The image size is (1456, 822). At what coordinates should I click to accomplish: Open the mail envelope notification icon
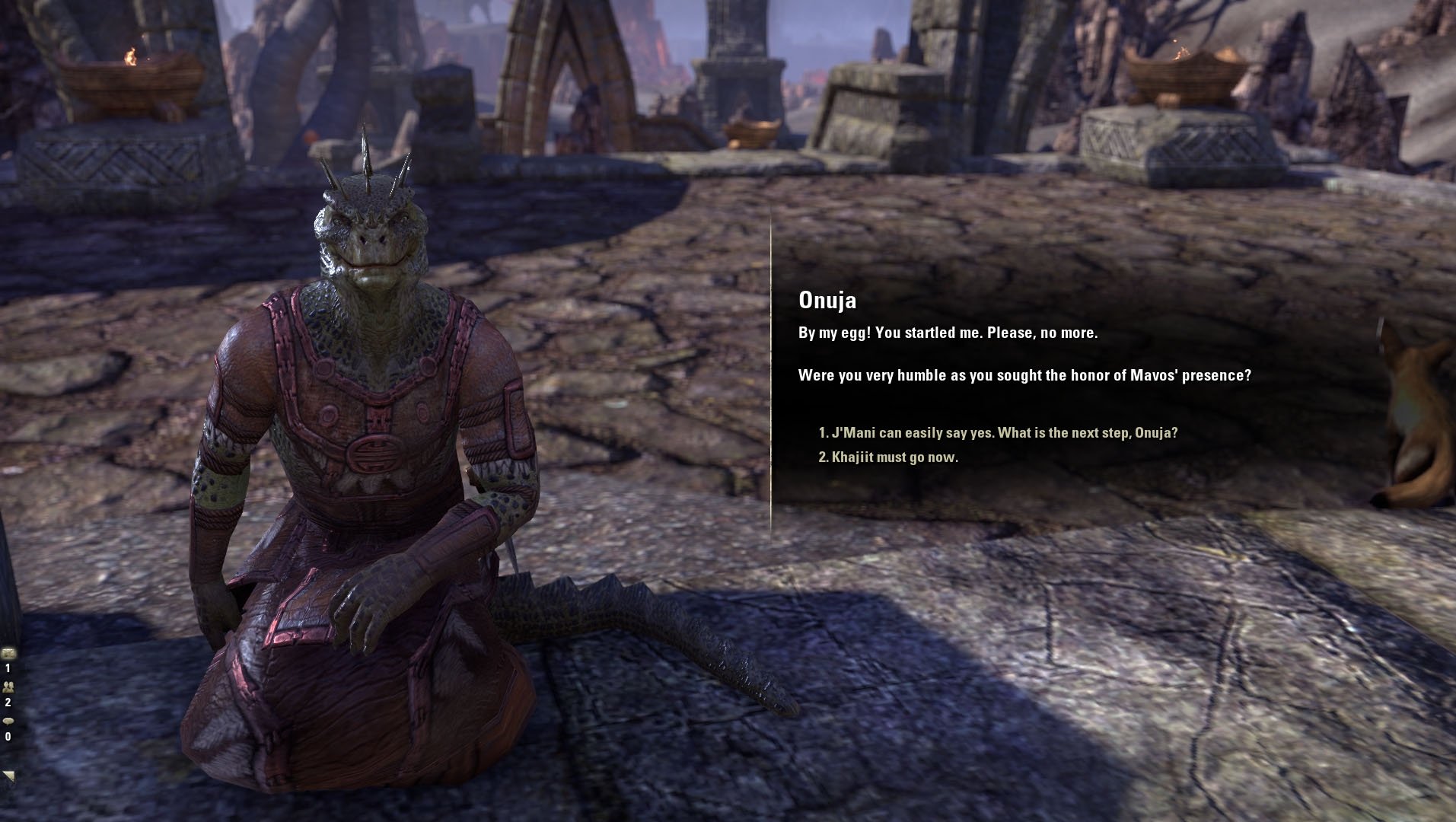click(x=8, y=653)
